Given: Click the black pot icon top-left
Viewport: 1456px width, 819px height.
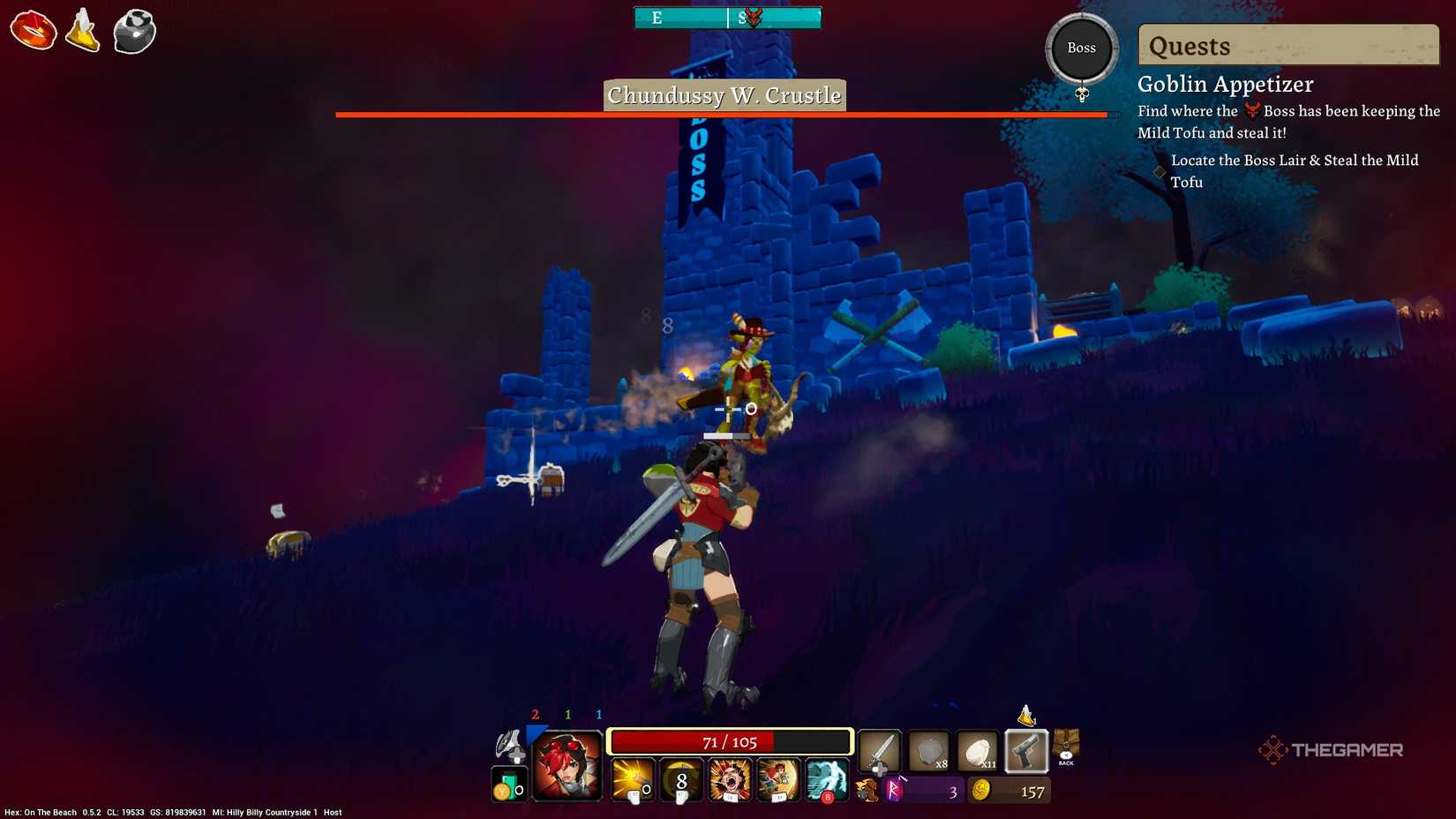Looking at the screenshot, I should (x=134, y=31).
